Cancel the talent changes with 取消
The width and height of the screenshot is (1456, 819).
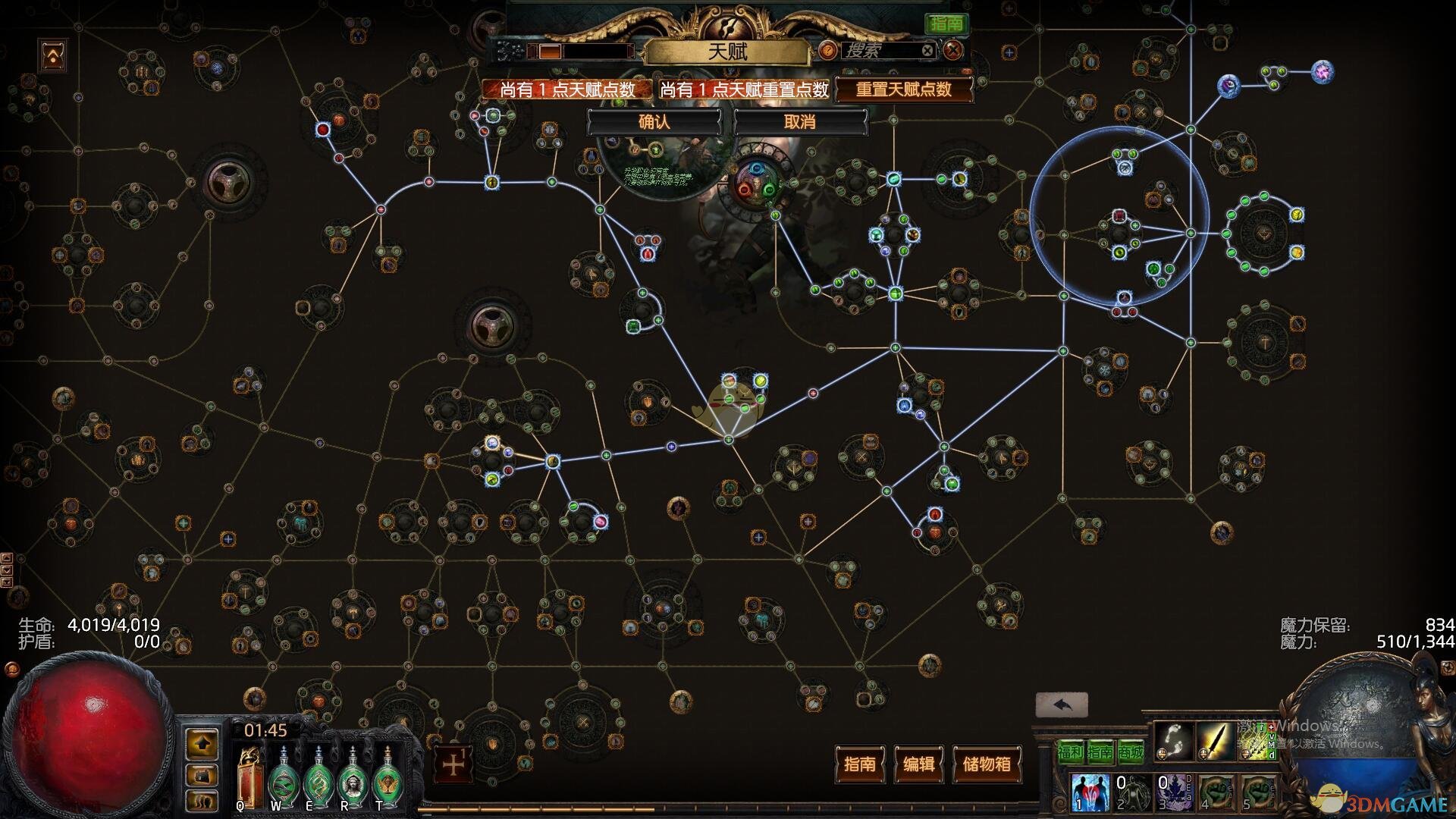click(799, 122)
